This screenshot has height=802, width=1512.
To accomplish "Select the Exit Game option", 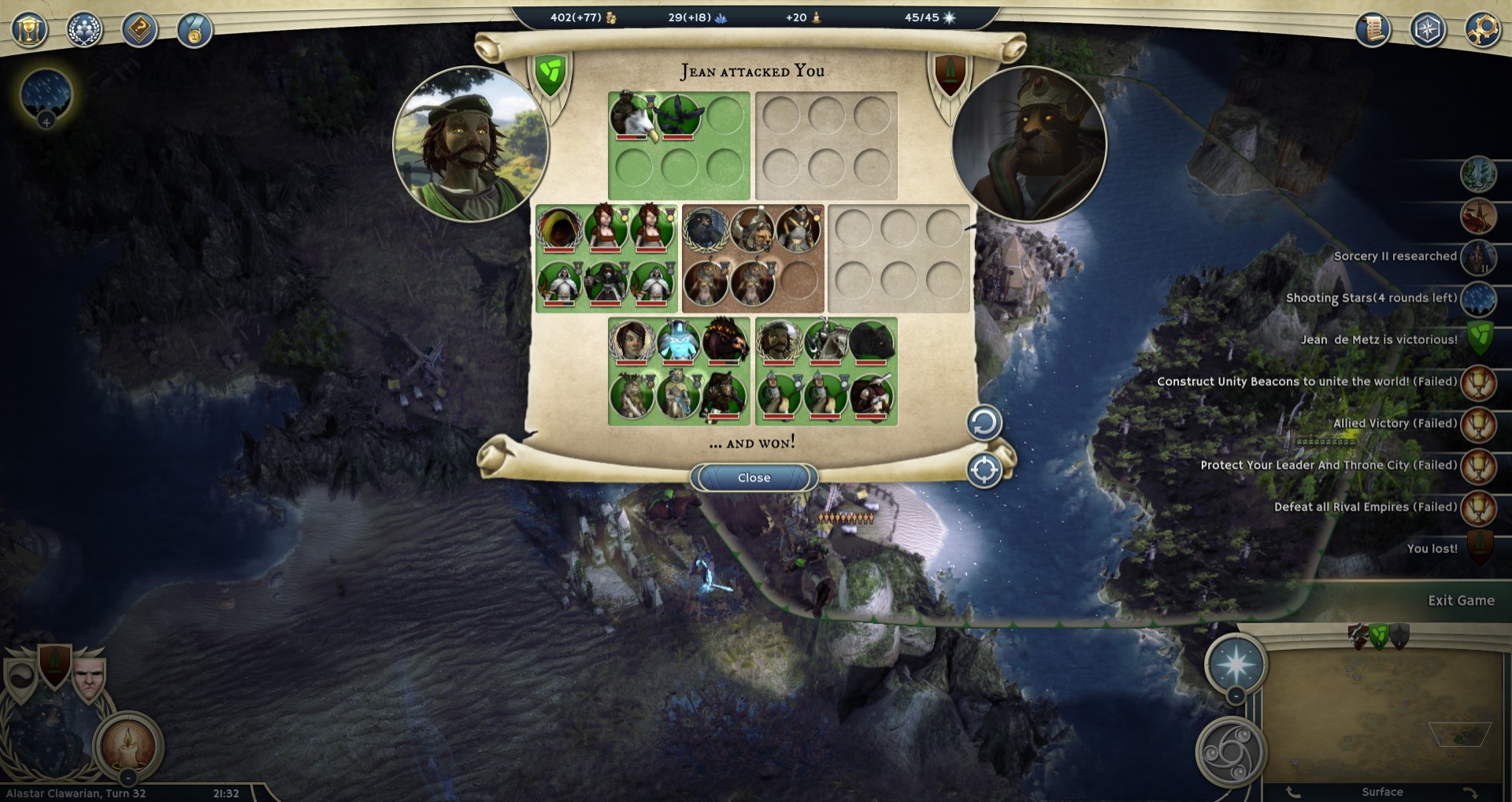I will pos(1461,600).
